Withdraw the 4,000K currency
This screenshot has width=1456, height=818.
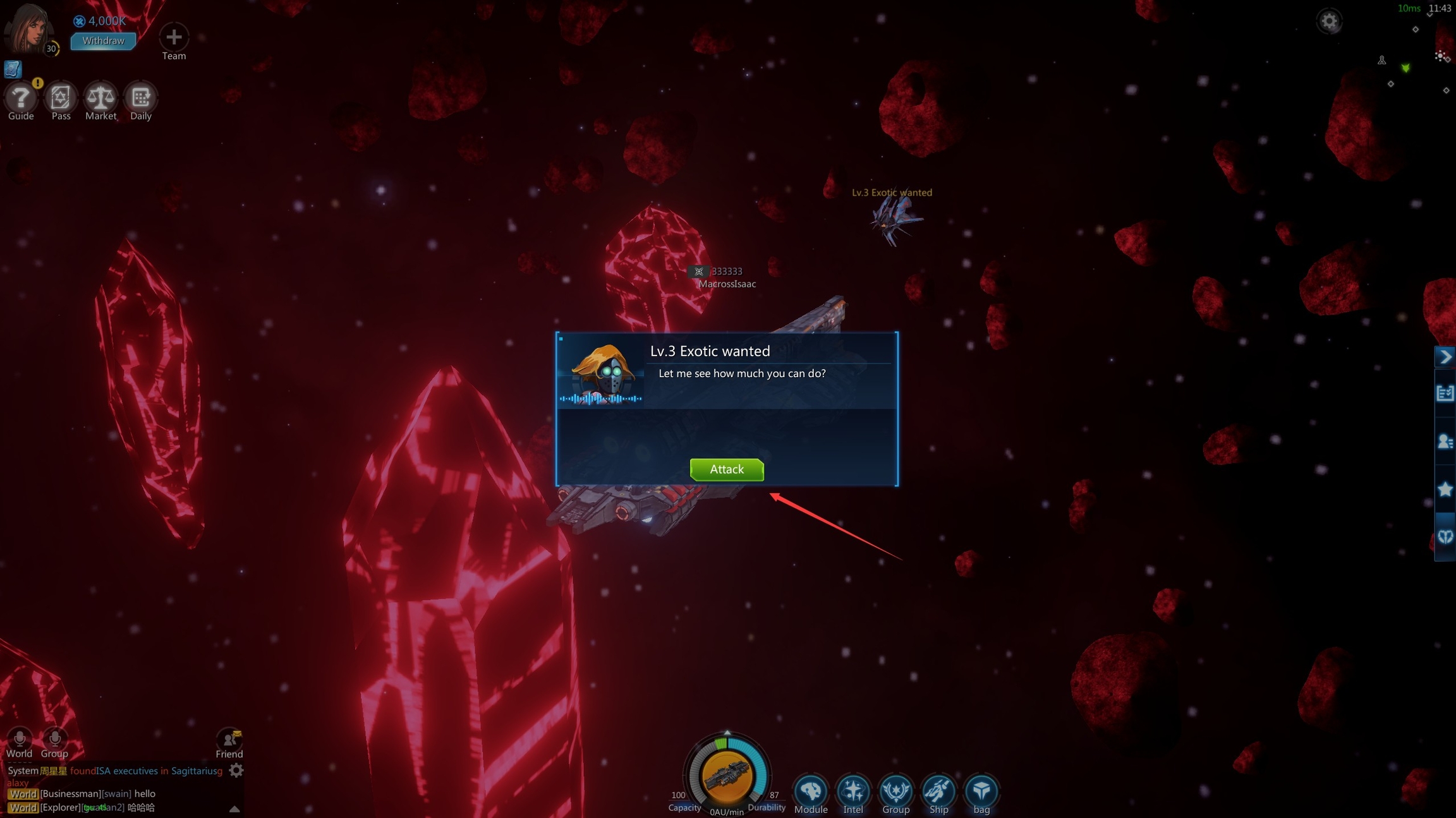(103, 41)
